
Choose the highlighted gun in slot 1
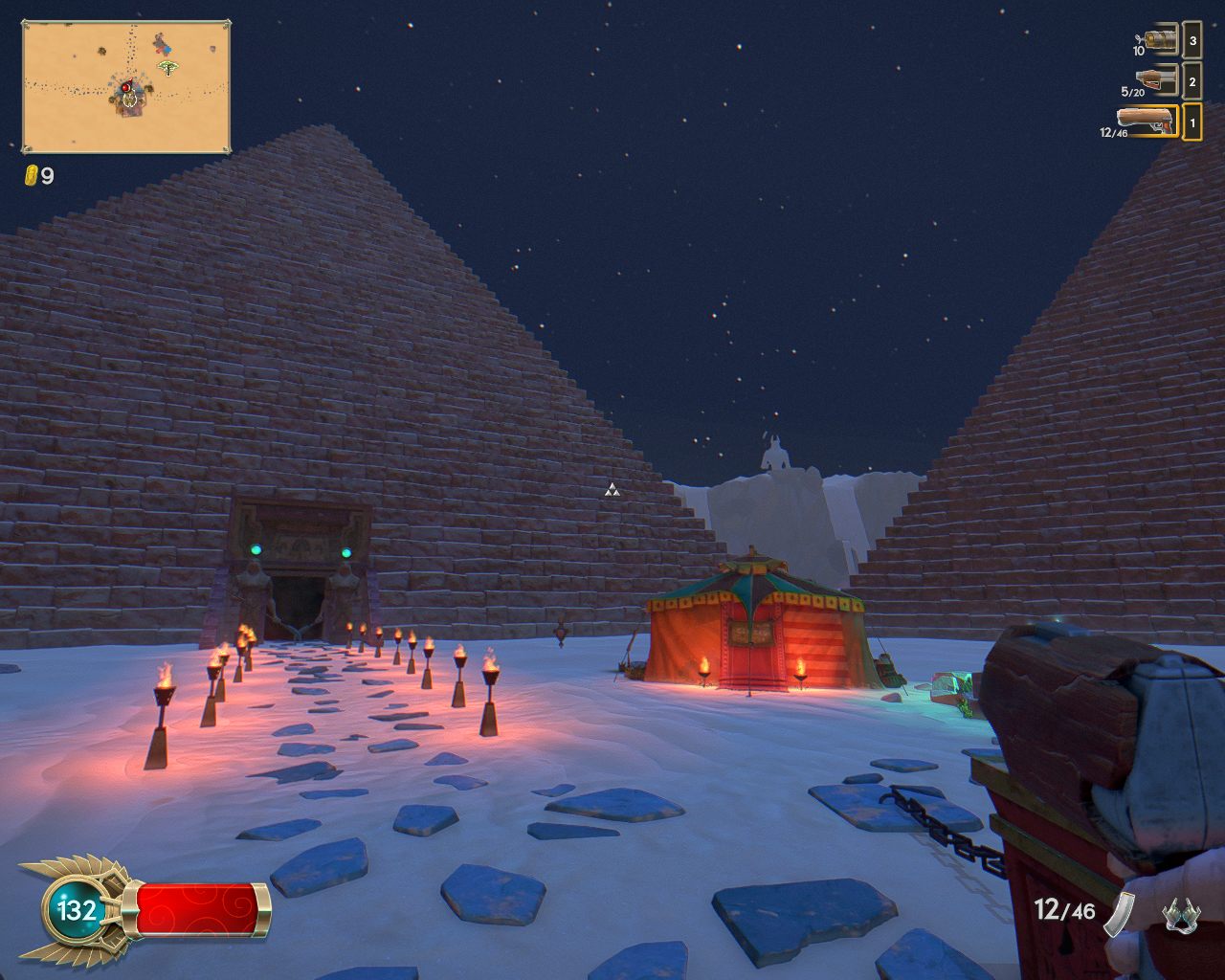pos(1146,121)
